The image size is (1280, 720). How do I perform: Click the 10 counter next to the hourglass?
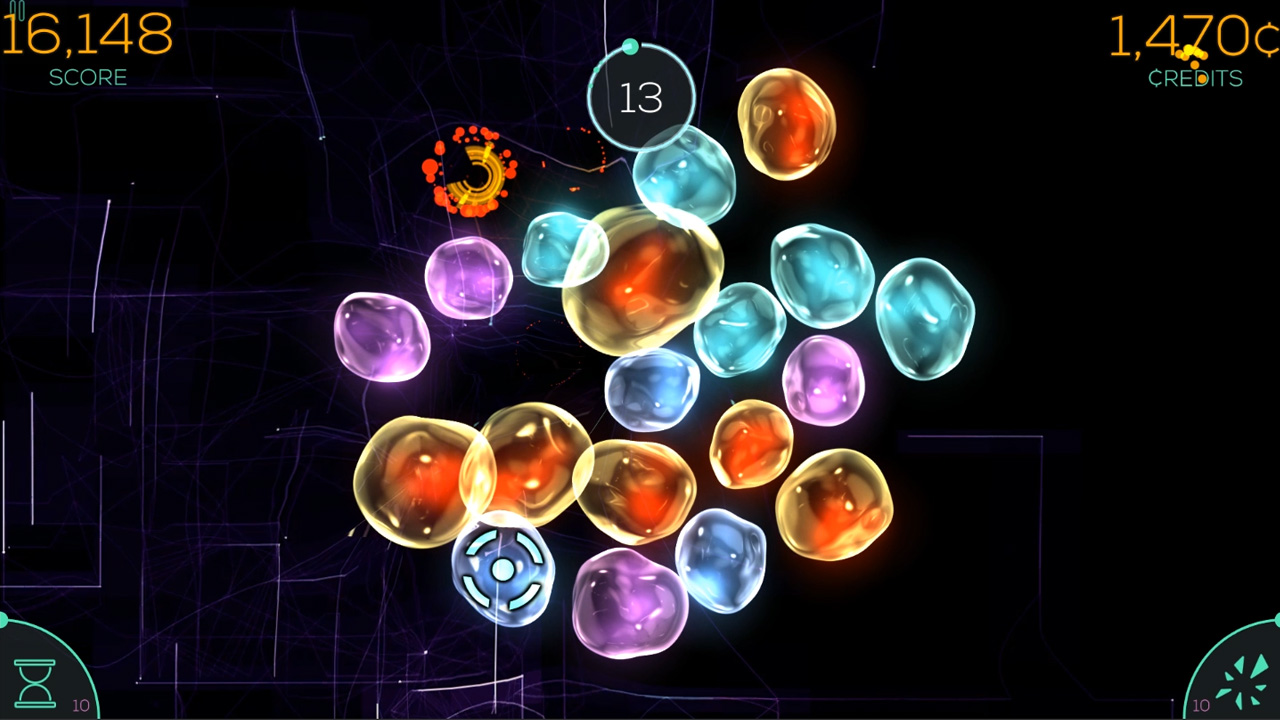coord(81,705)
